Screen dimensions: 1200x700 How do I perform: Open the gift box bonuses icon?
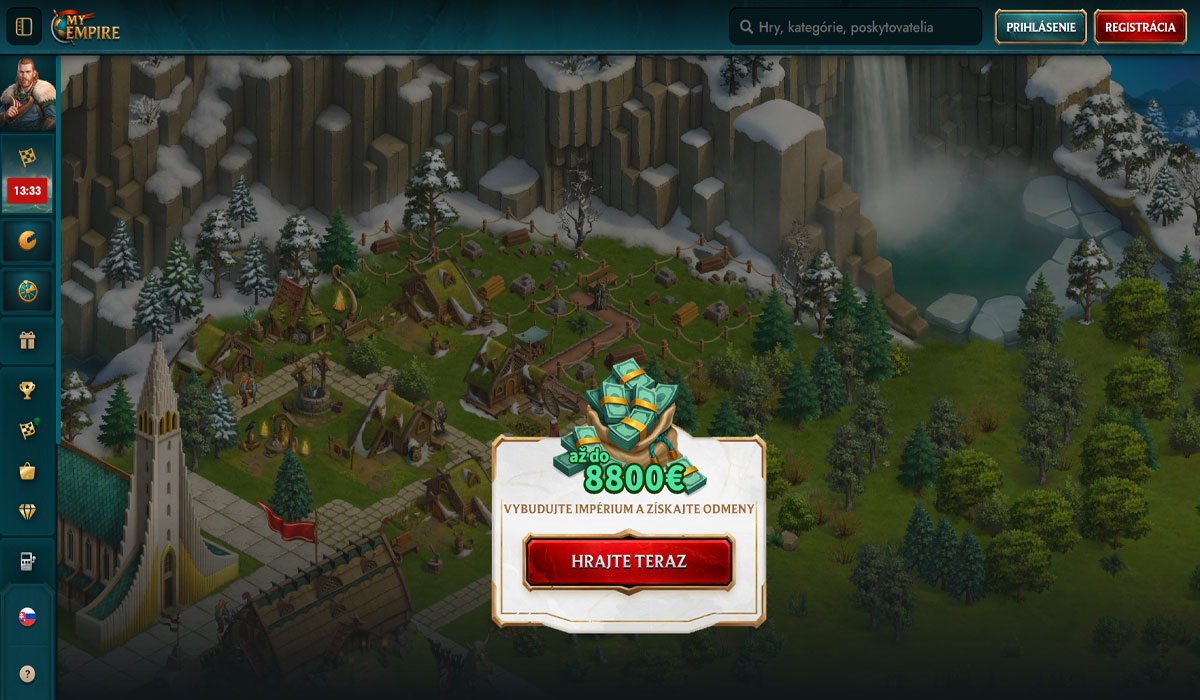coord(28,342)
